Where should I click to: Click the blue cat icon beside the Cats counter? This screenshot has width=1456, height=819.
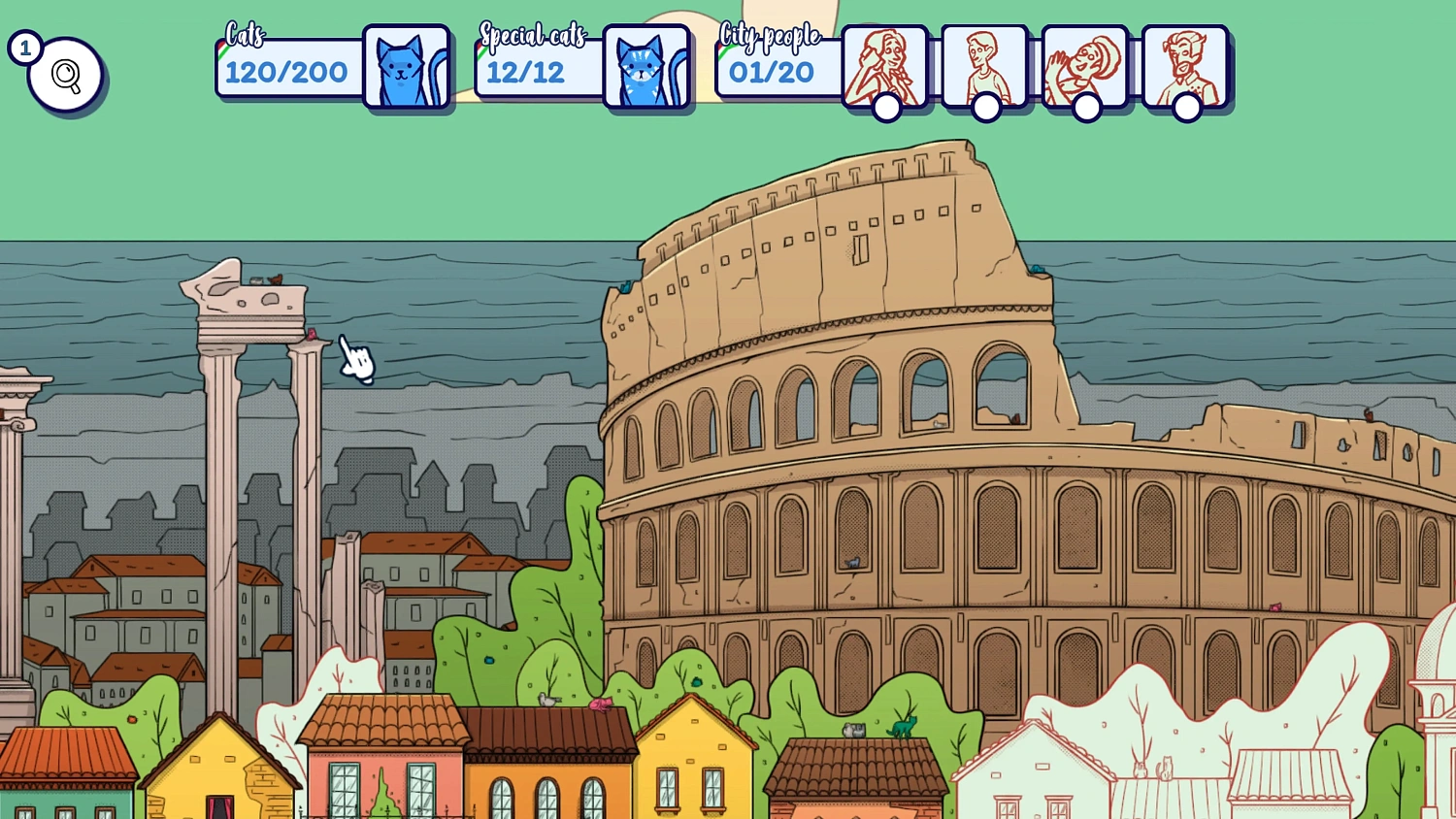click(x=405, y=68)
